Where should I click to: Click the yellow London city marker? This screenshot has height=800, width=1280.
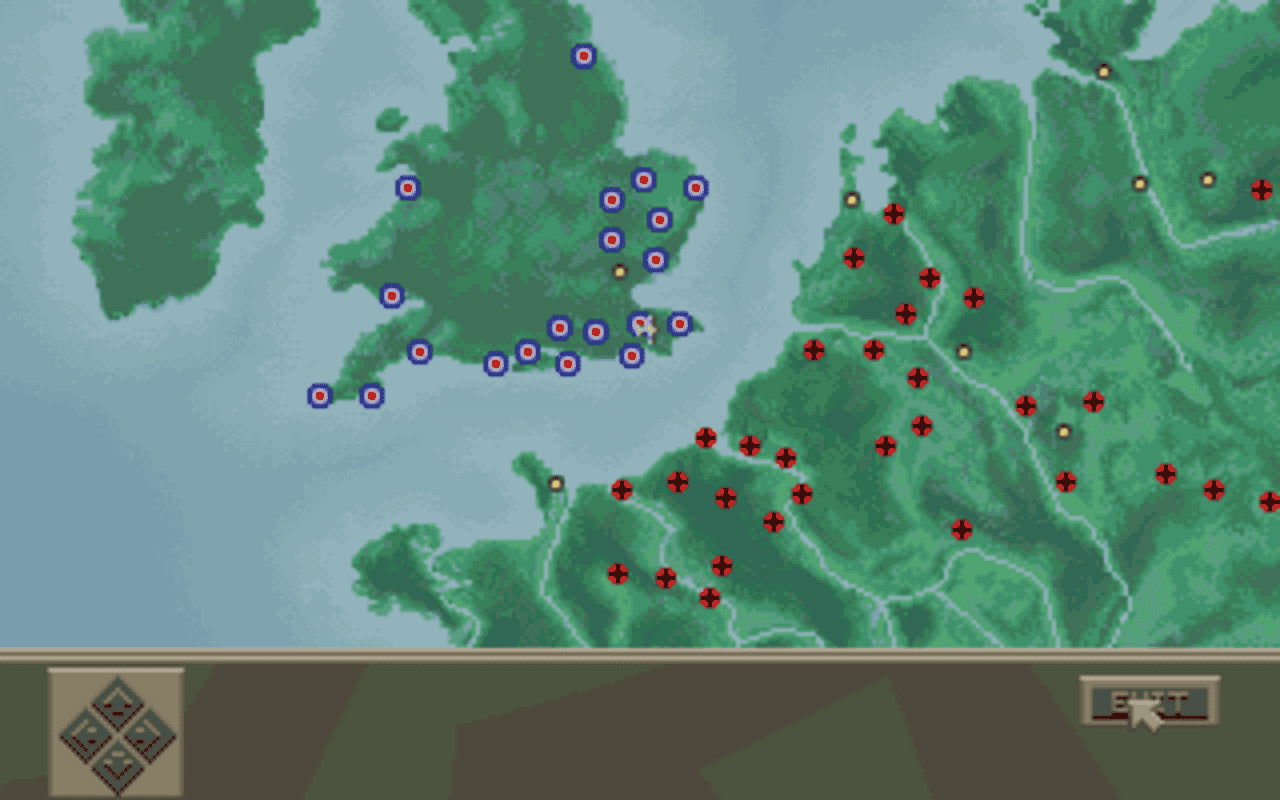click(x=619, y=271)
